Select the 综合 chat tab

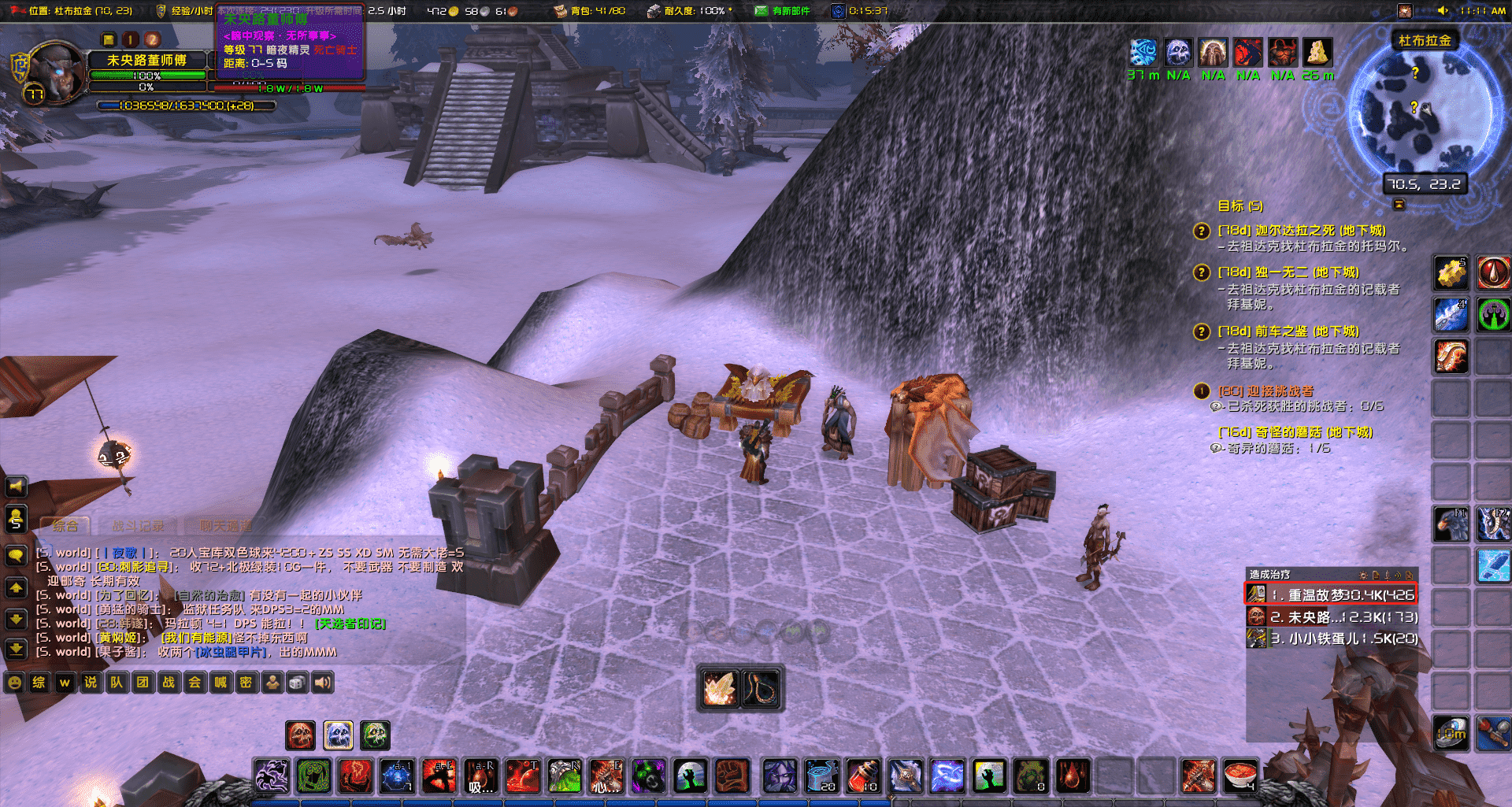coord(65,525)
